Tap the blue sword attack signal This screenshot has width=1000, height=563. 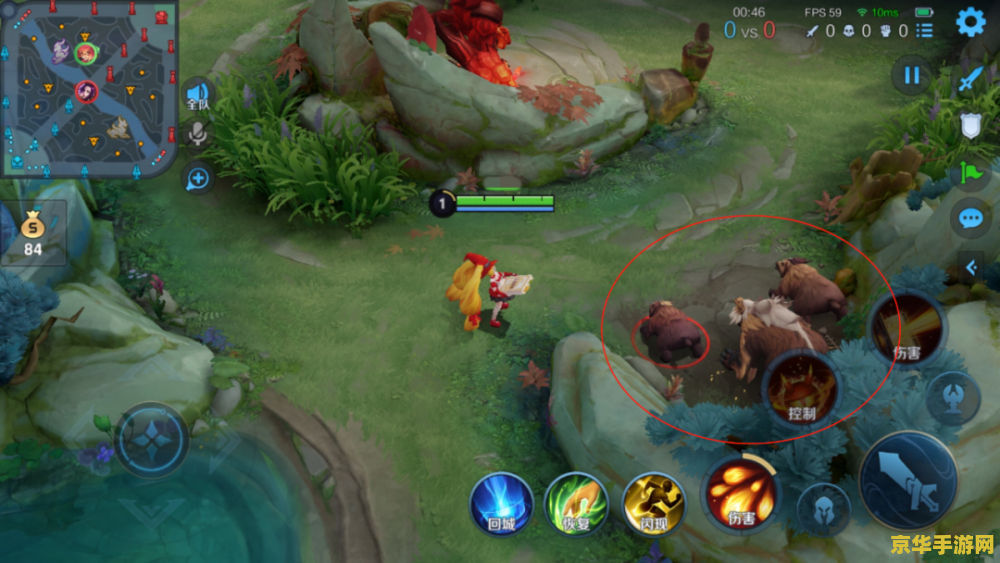pos(970,79)
